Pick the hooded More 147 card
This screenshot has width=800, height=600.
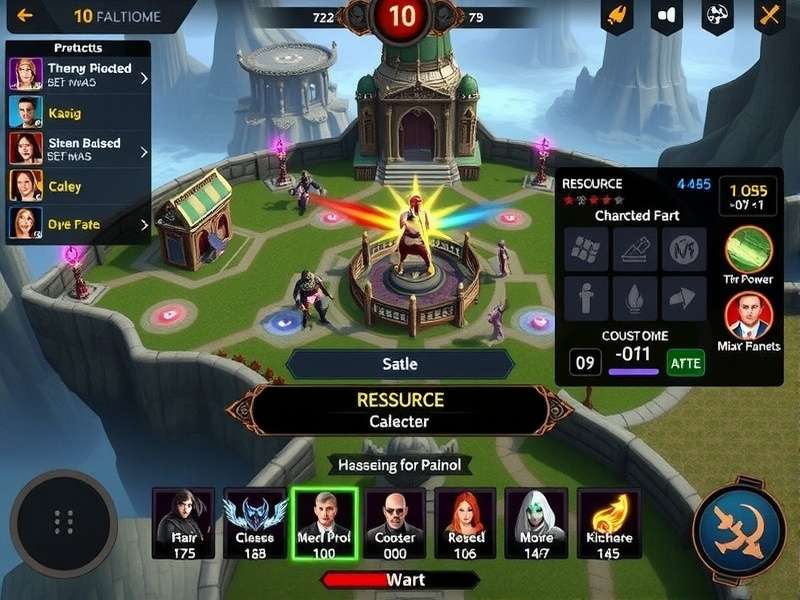point(537,523)
